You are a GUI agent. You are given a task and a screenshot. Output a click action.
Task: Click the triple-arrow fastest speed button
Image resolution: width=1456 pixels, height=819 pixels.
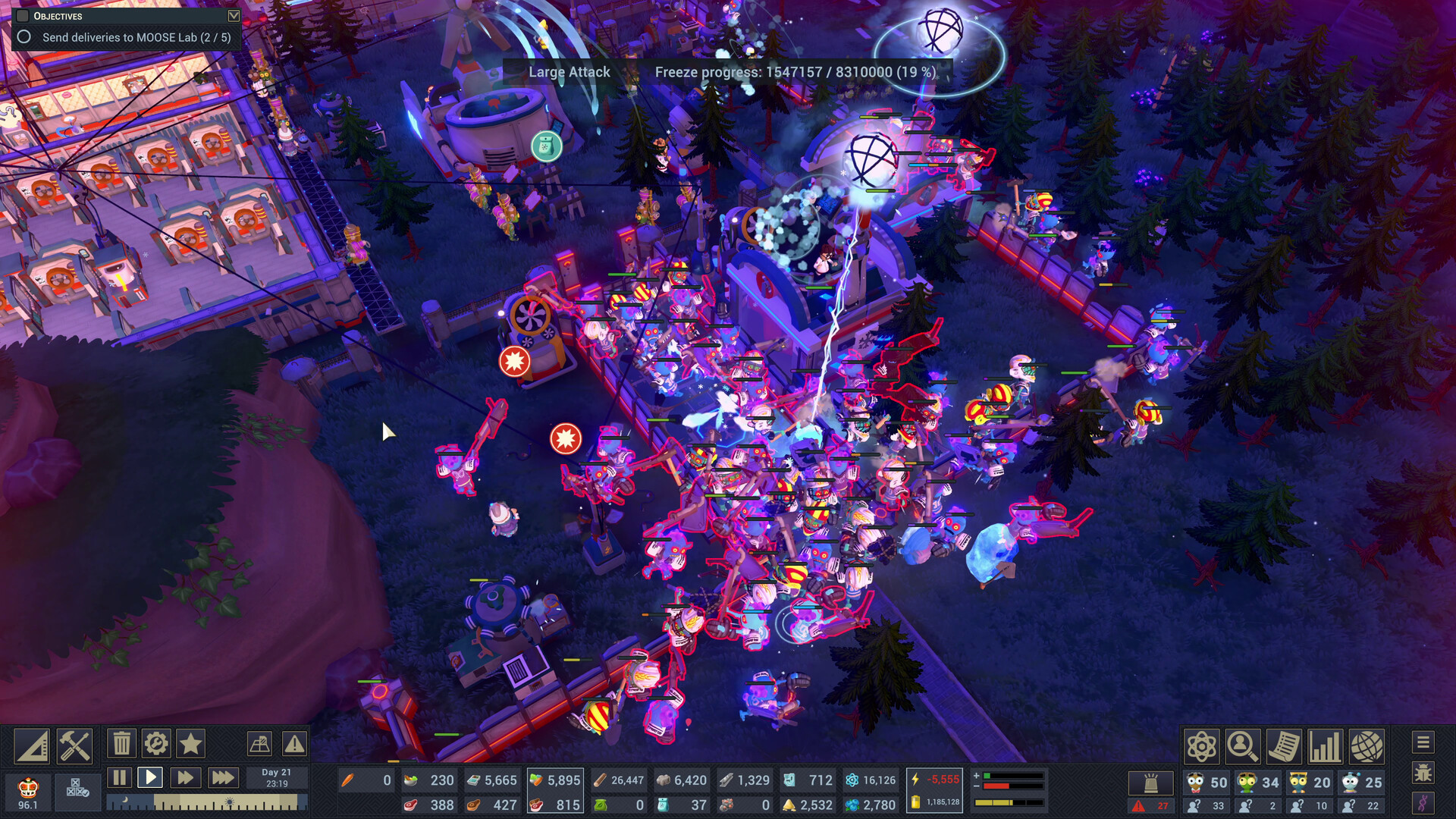pos(222,776)
